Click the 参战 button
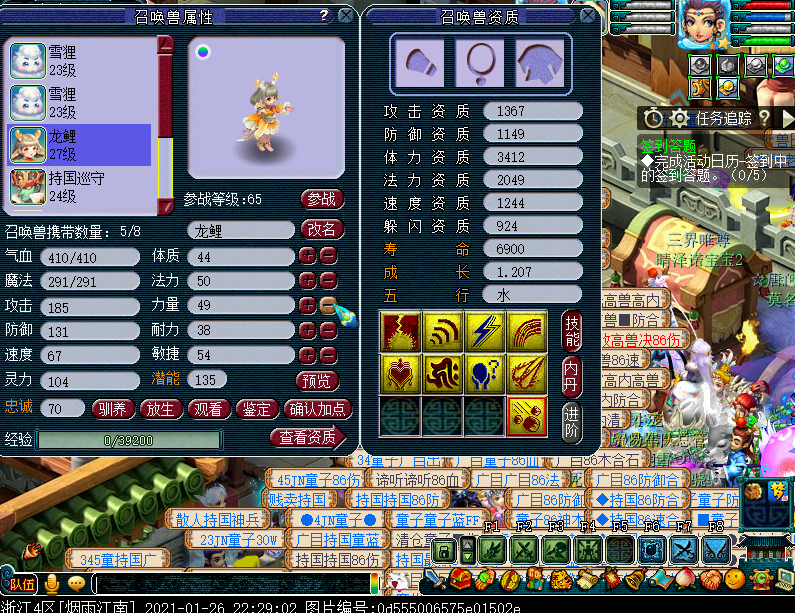 320,199
